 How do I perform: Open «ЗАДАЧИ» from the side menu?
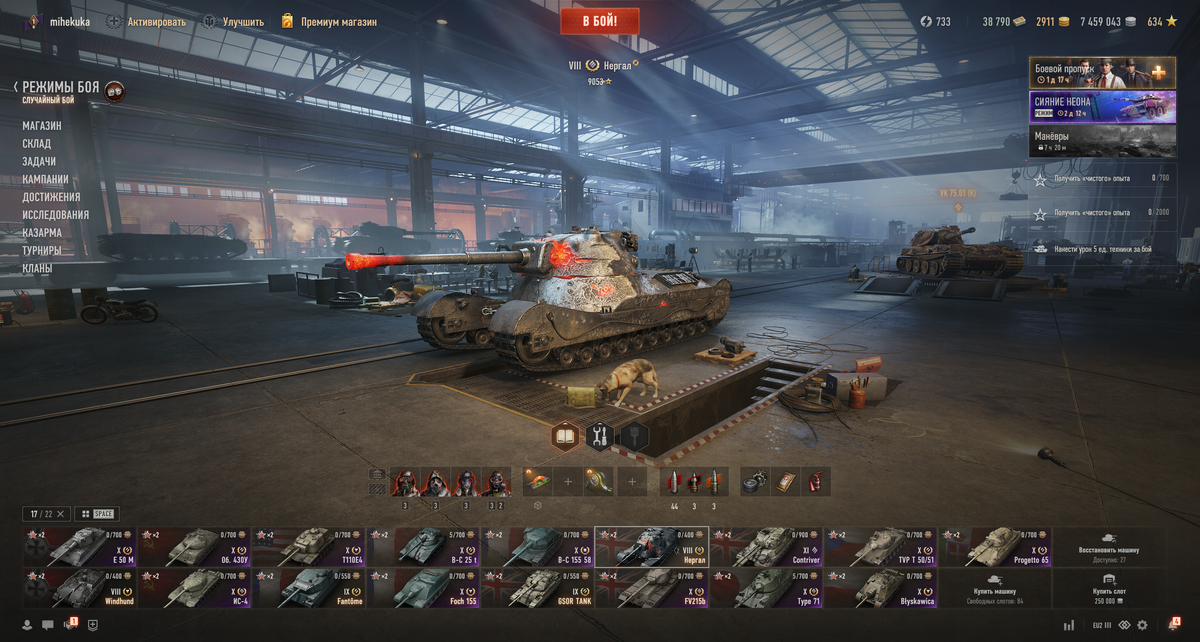coord(39,162)
